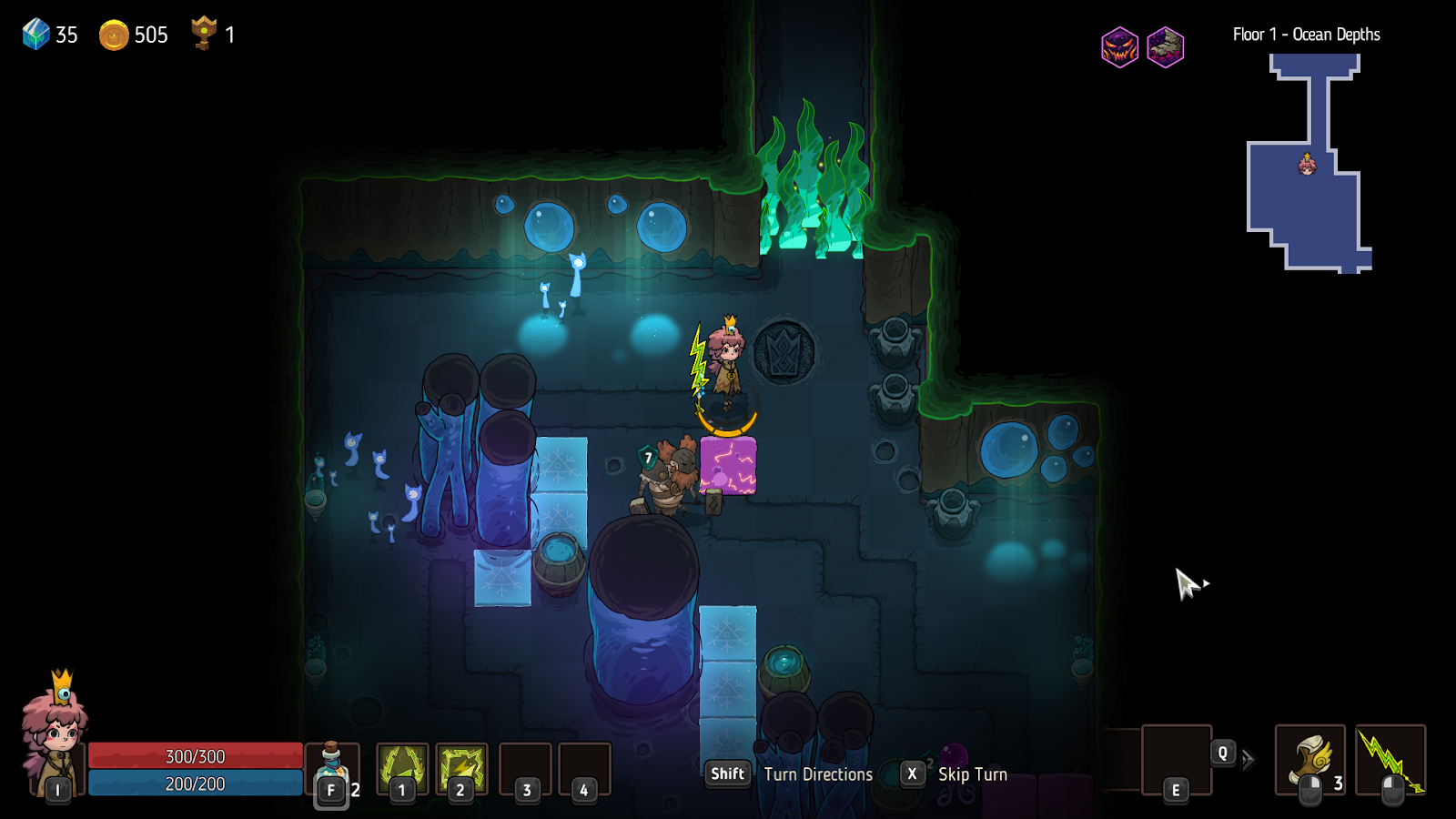Activate the first green lightning skill
The image size is (1456, 819).
tap(402, 767)
